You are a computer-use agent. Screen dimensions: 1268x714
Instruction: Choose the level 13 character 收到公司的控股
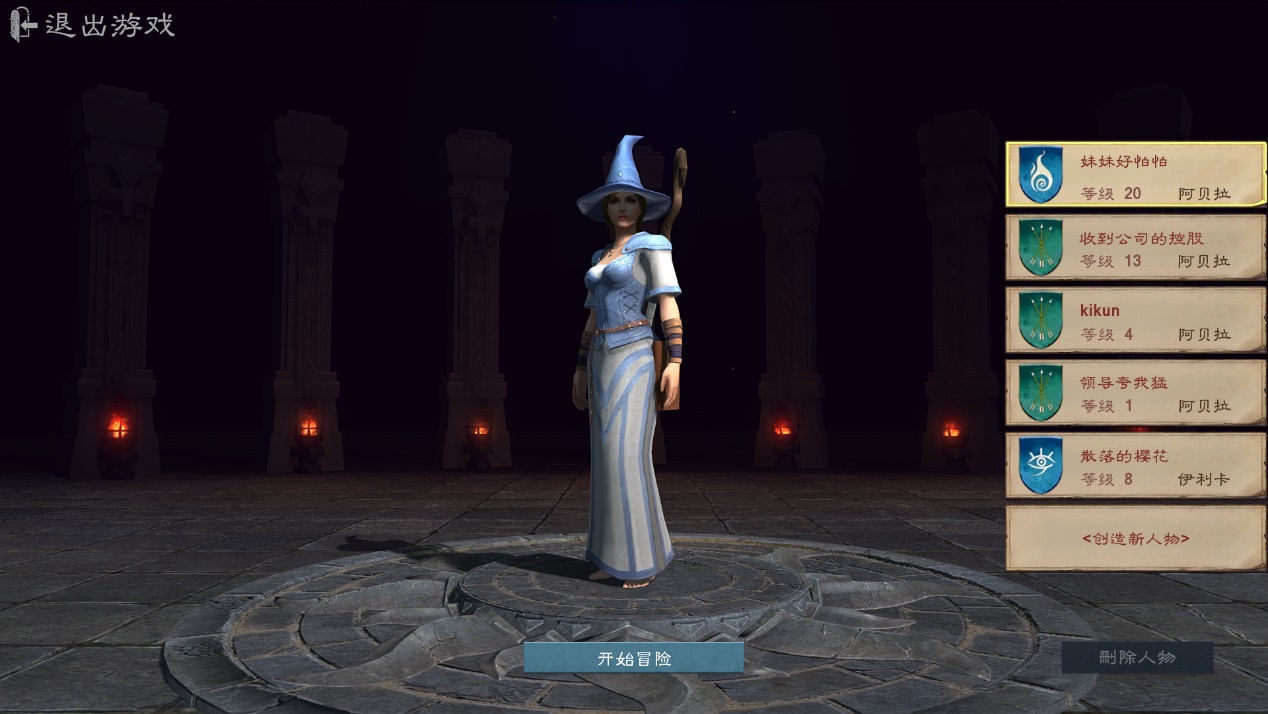click(x=1135, y=248)
